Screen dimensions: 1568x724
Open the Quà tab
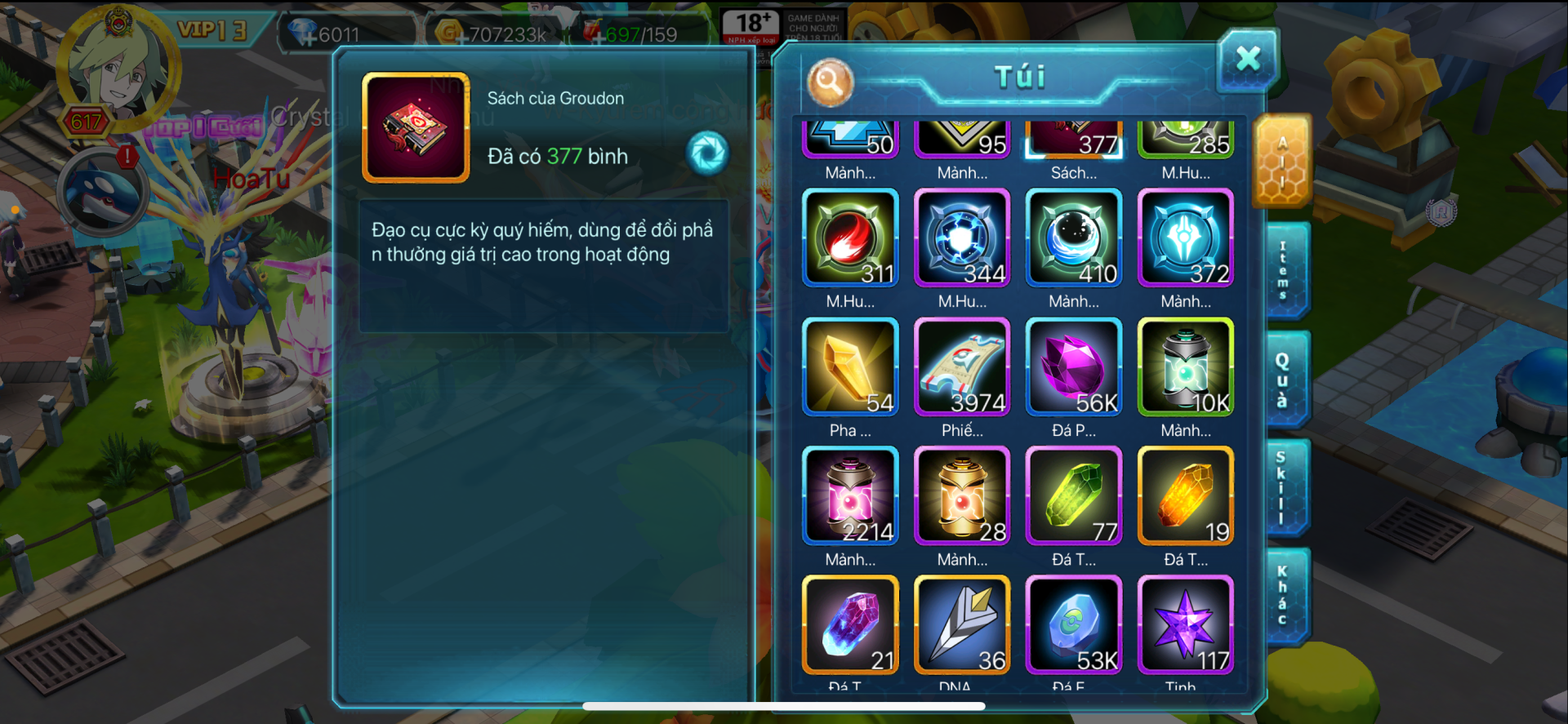pyautogui.click(x=1284, y=379)
